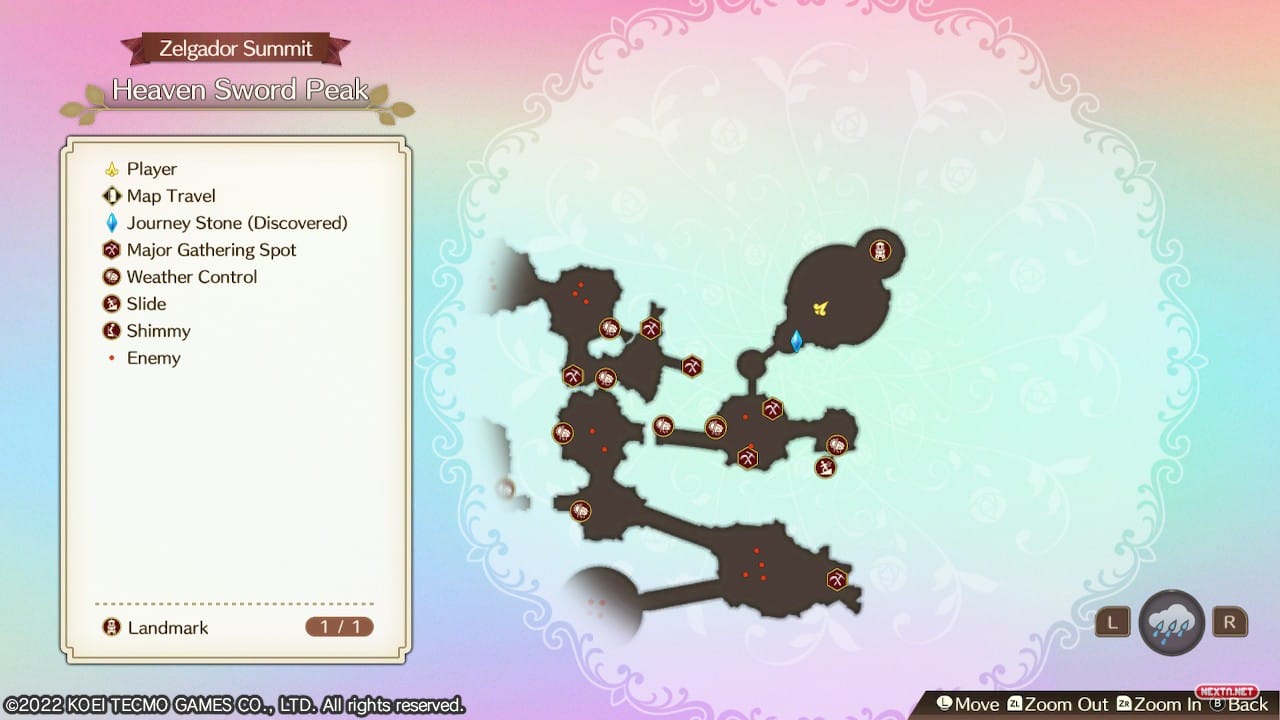This screenshot has height=720, width=1280.
Task: Pick the Enemy legend entry
Action: 153,358
